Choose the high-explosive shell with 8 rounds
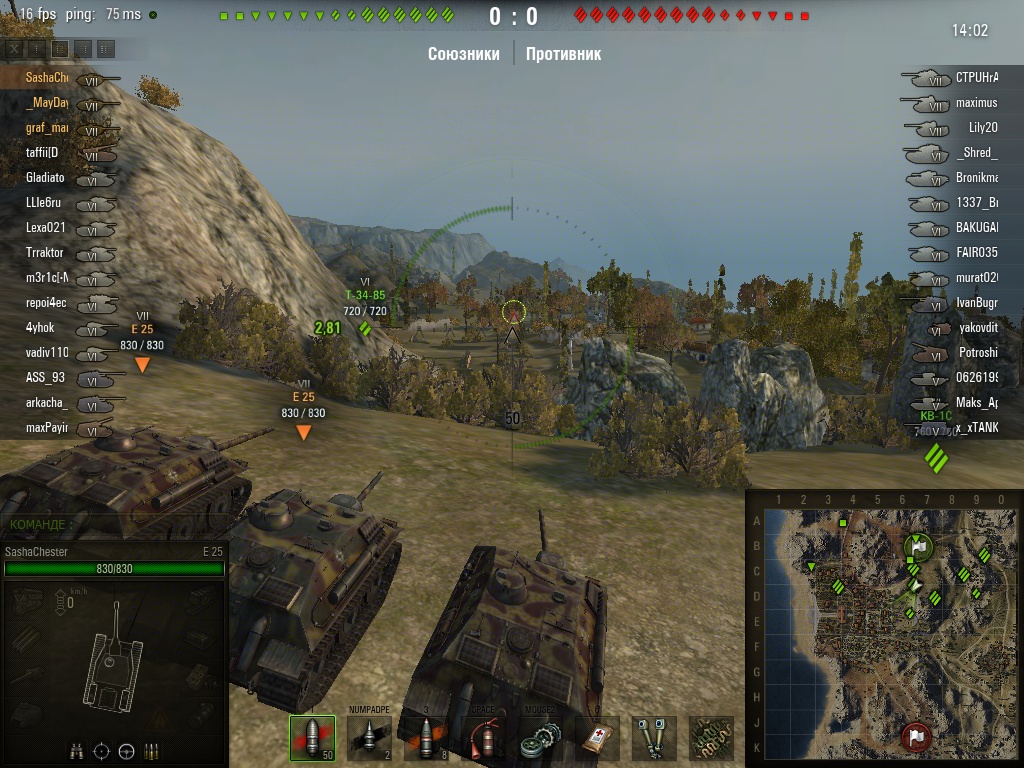The height and width of the screenshot is (768, 1024). pos(427,738)
